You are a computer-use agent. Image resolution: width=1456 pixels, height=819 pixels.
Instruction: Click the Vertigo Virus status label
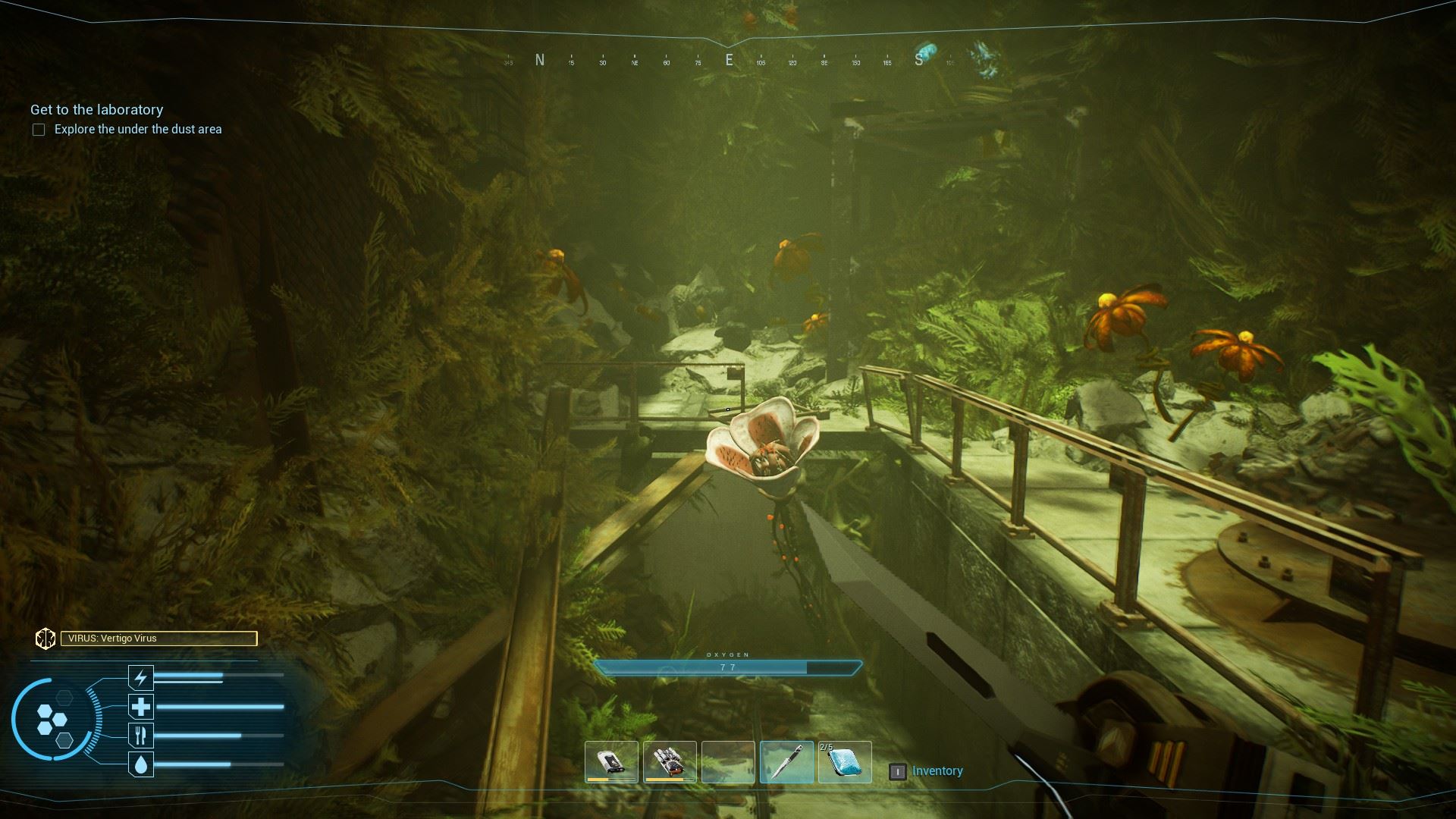tap(158, 639)
